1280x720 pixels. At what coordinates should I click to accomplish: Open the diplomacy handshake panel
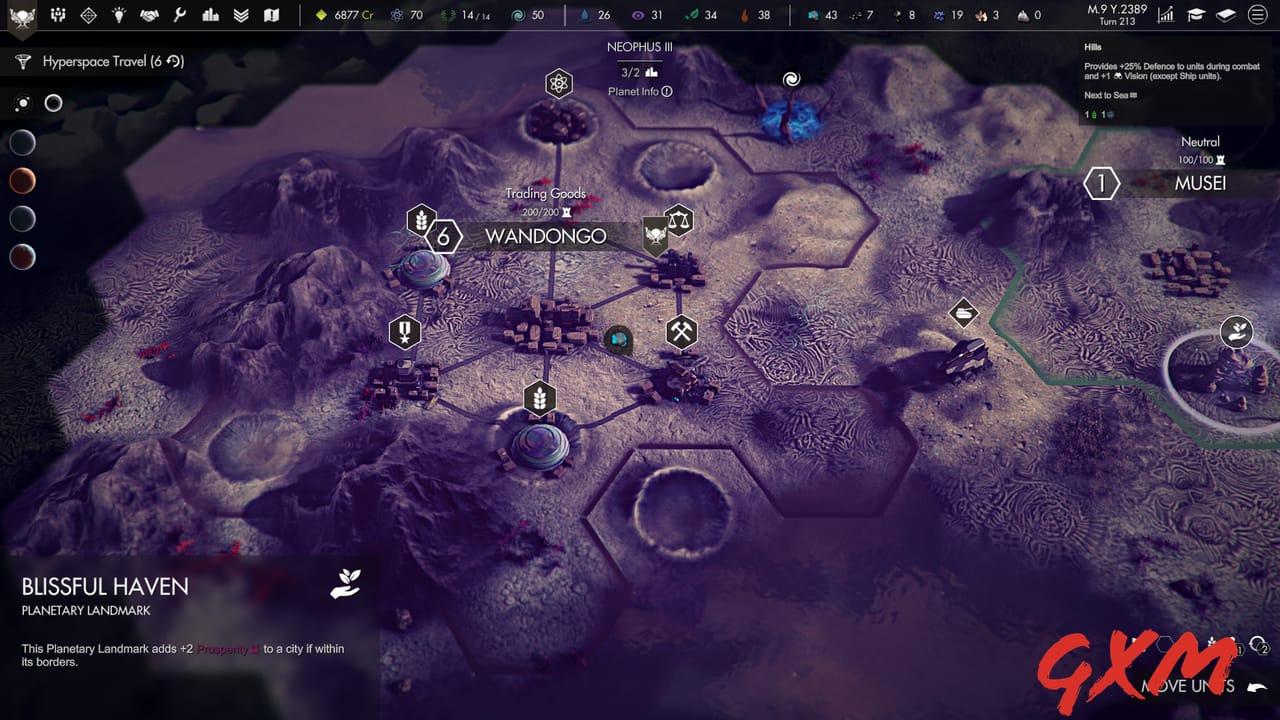(x=148, y=15)
